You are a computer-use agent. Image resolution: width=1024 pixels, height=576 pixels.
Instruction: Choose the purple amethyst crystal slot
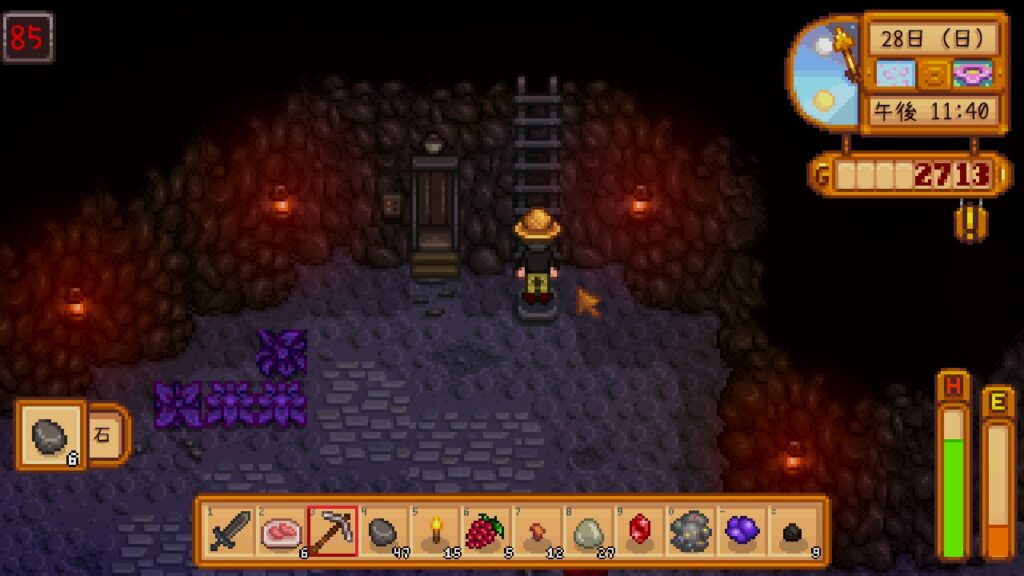(x=741, y=531)
